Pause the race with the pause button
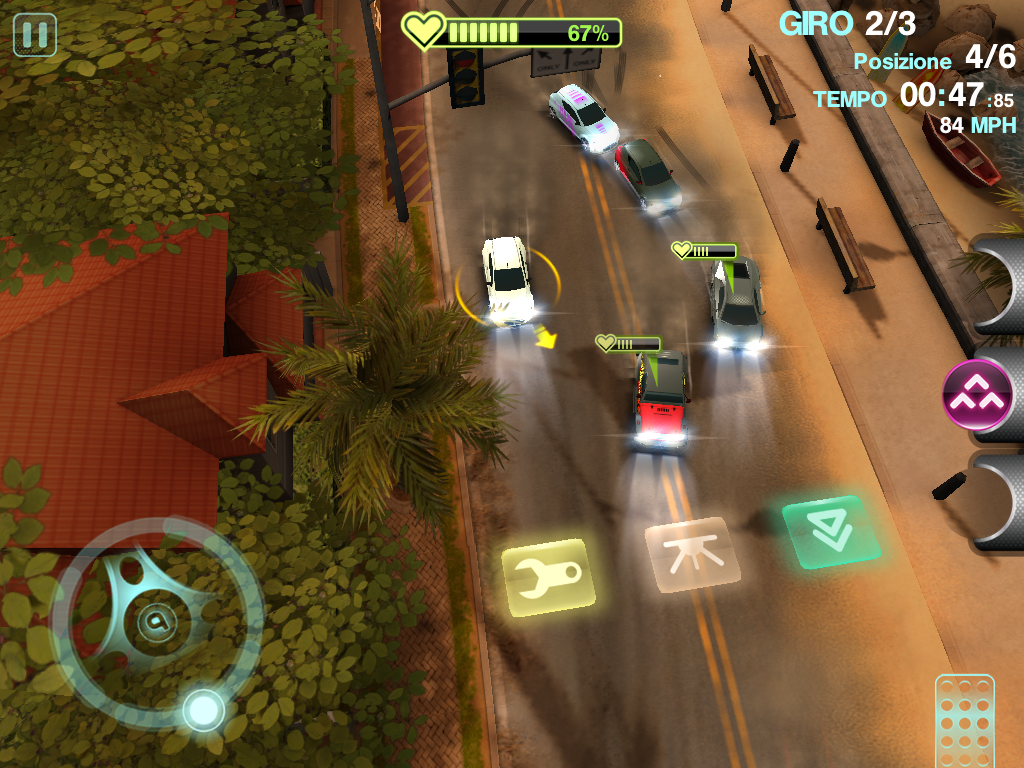 click(34, 35)
